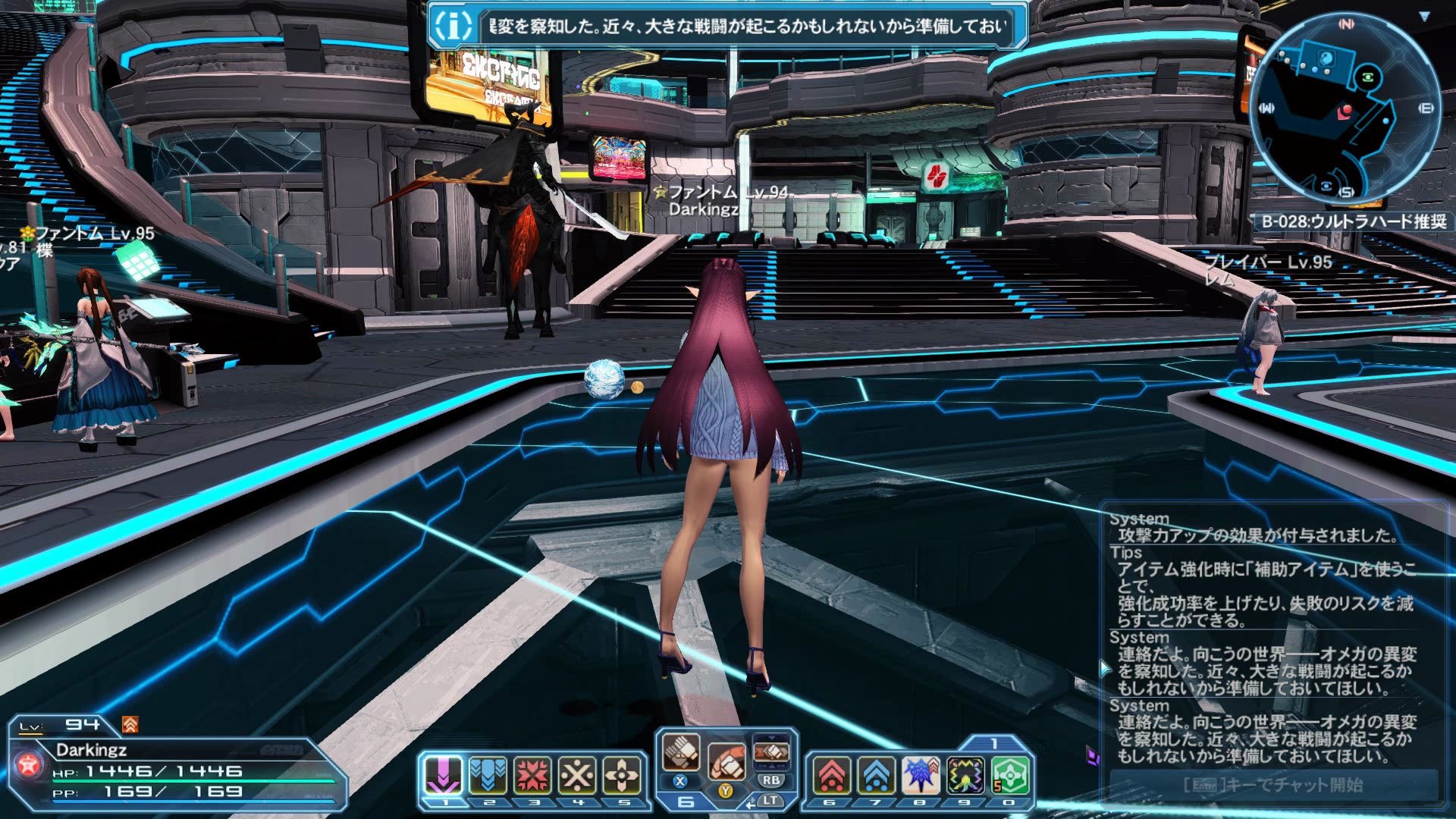Use the red up-chevron skill in slot 6

click(832, 775)
